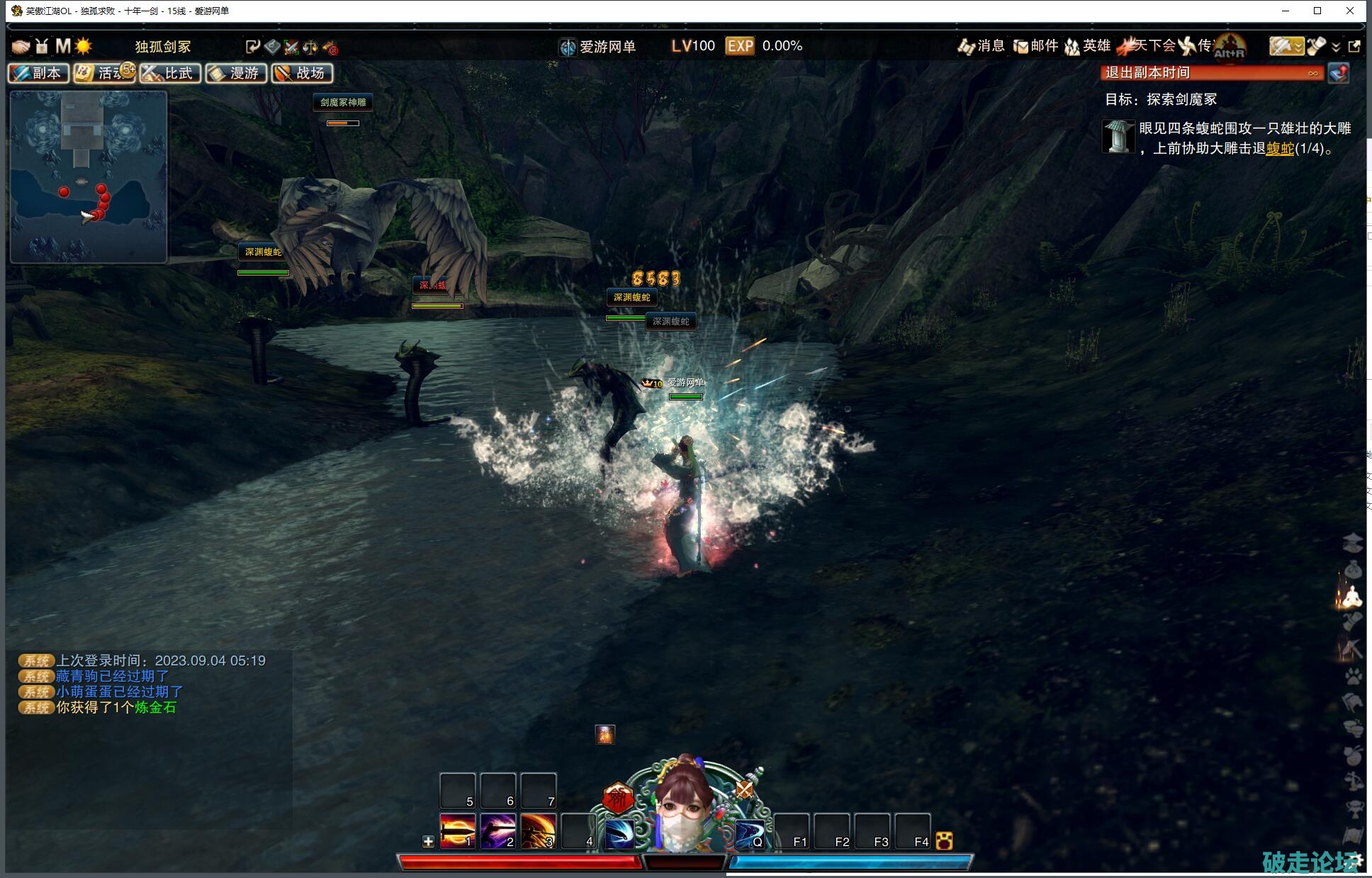Expand the hotbar with the plus button
The width and height of the screenshot is (1372, 878).
428,841
